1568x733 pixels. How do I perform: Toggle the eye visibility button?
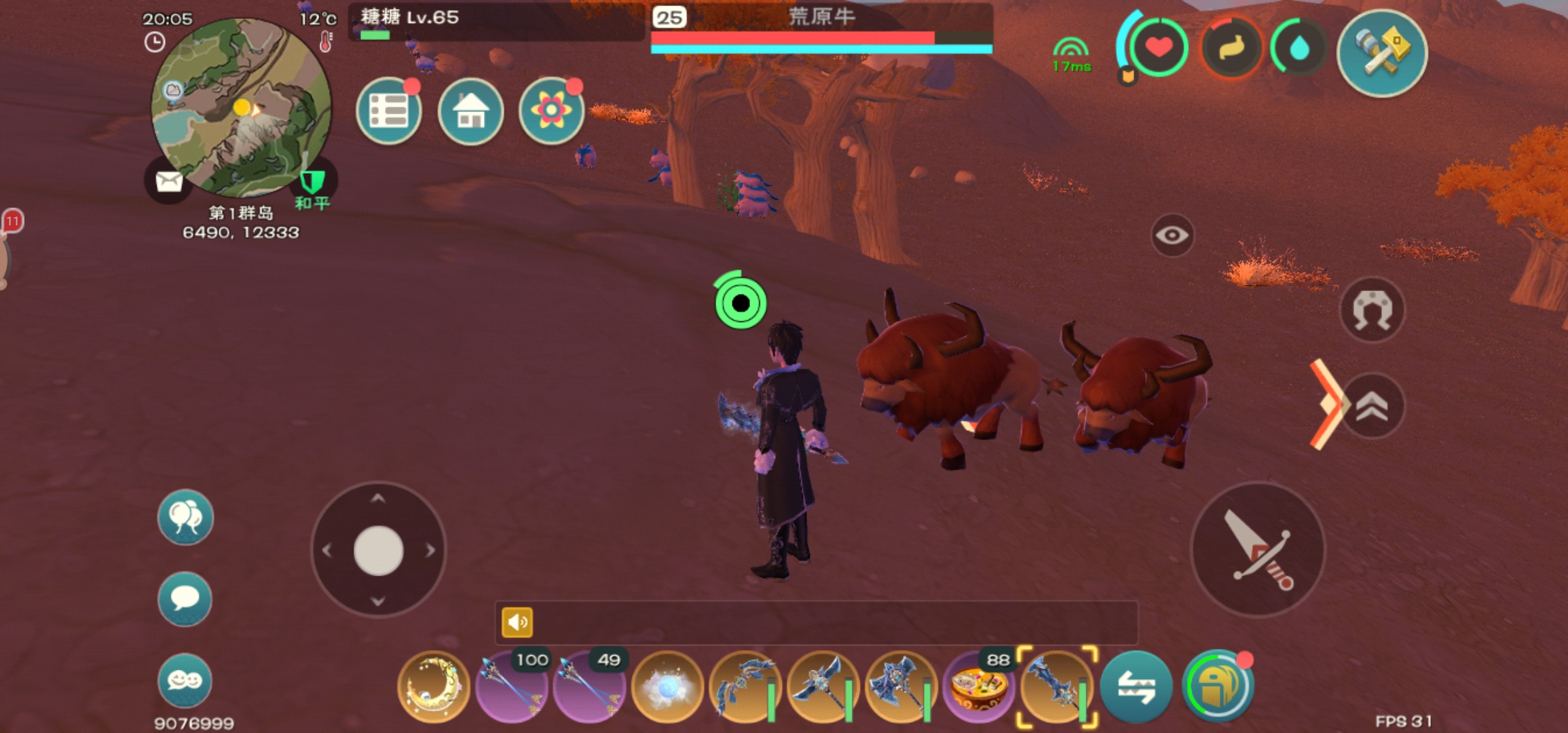tap(1172, 236)
